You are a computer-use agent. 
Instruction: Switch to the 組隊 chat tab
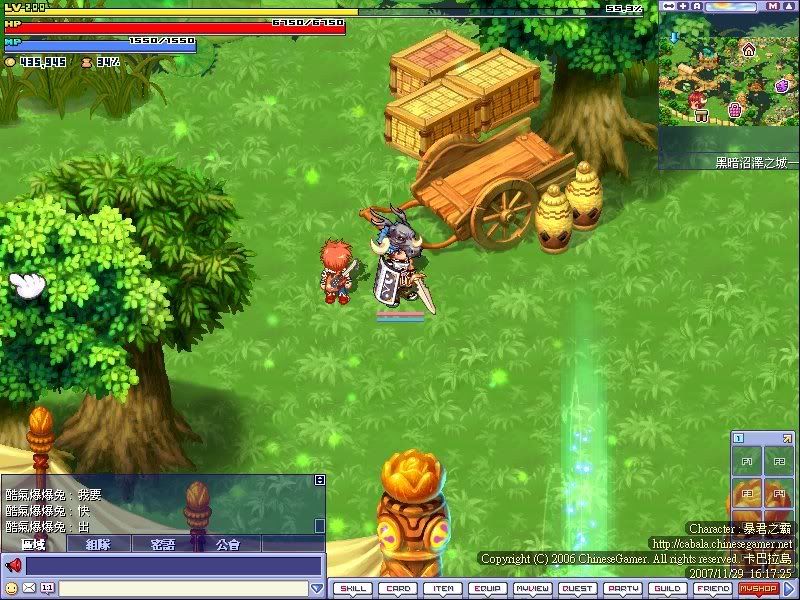pyautogui.click(x=98, y=544)
